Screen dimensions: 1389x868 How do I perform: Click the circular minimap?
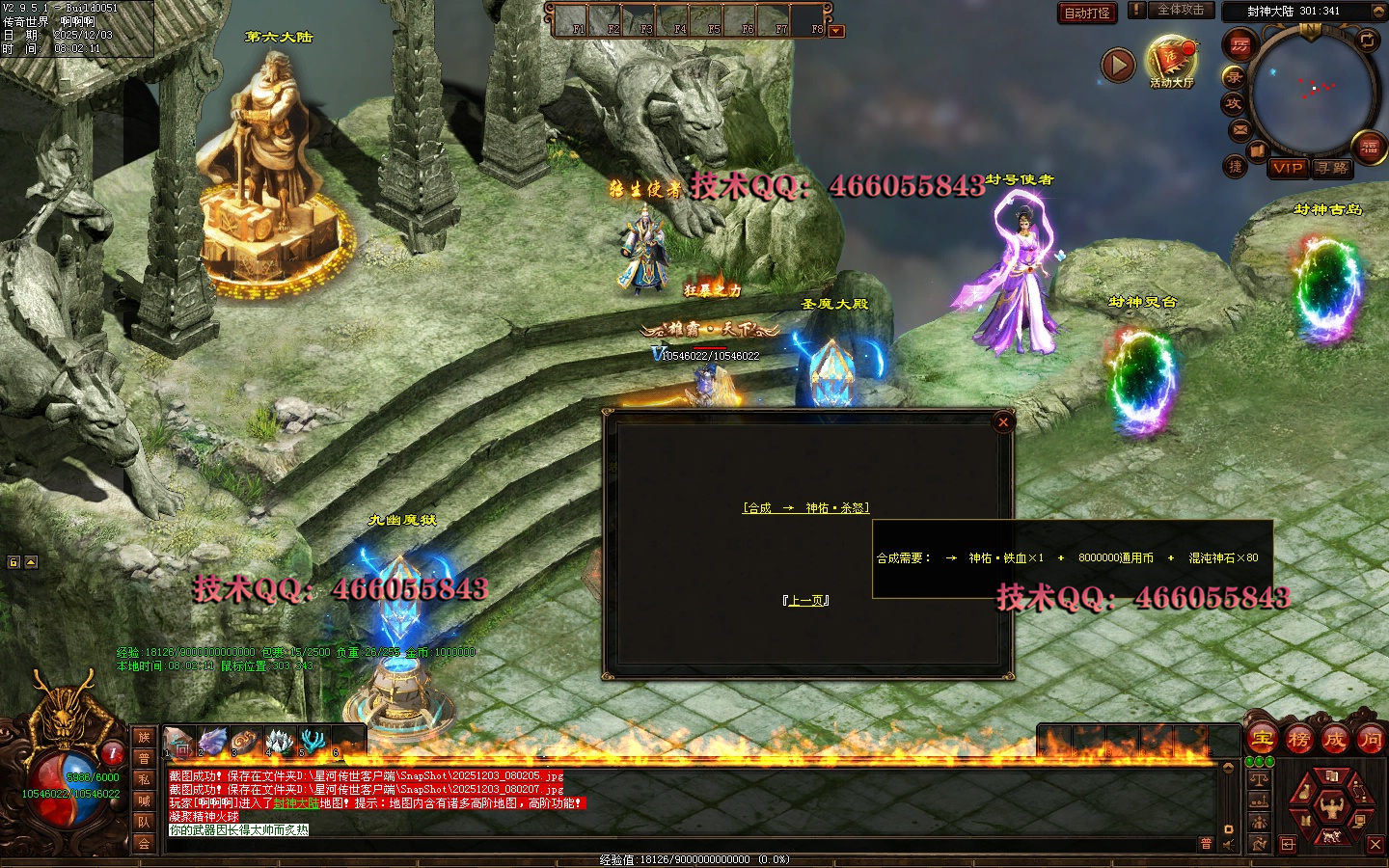(1312, 90)
